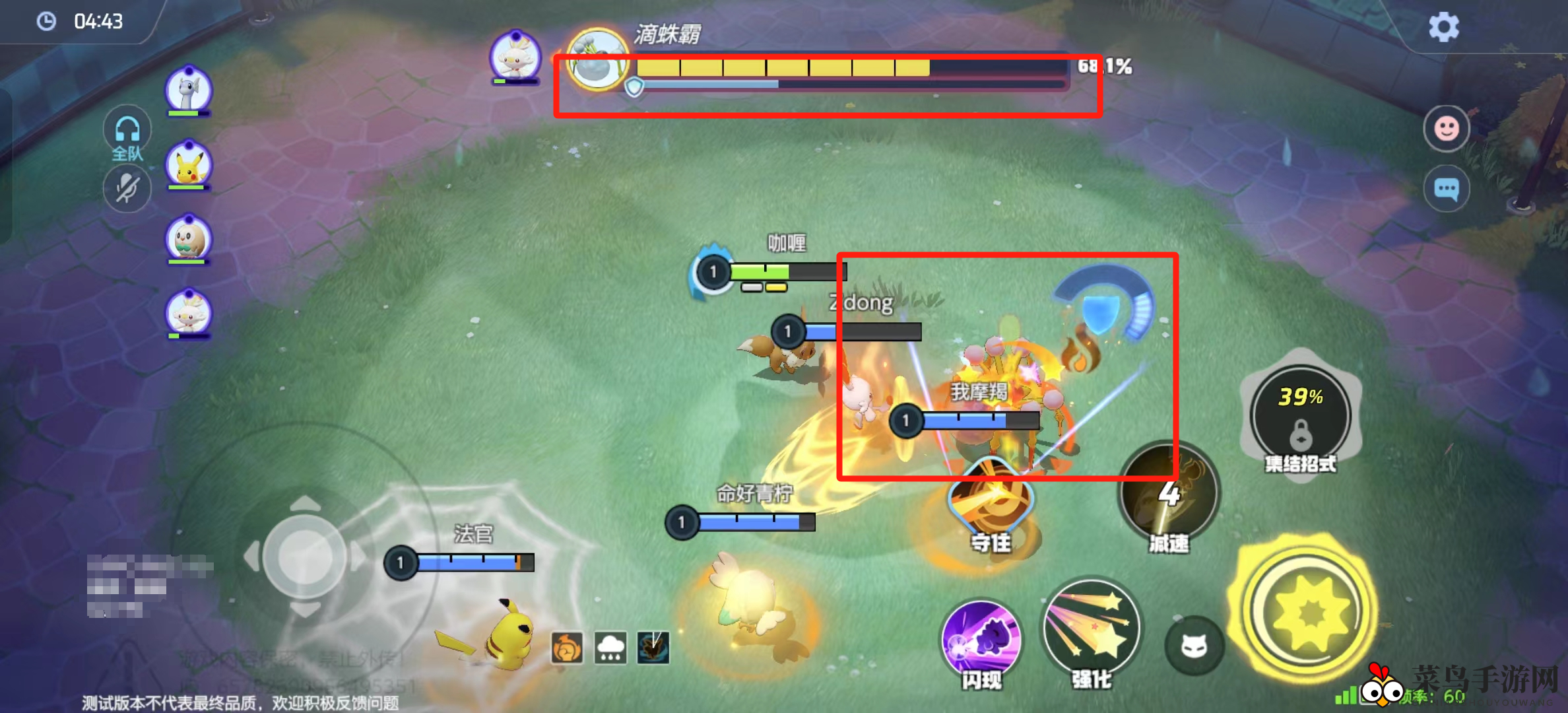
Task: Expand the match timer showing 04:43
Action: click(79, 21)
